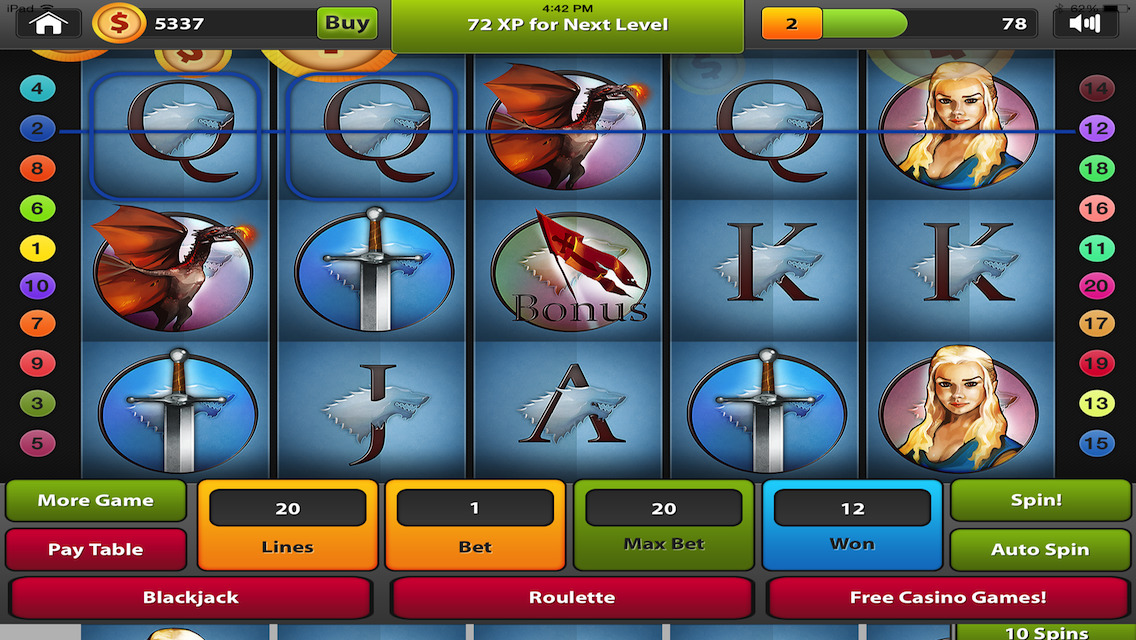The height and width of the screenshot is (640, 1136).
Task: Toggle the sound speaker icon
Action: (1085, 23)
